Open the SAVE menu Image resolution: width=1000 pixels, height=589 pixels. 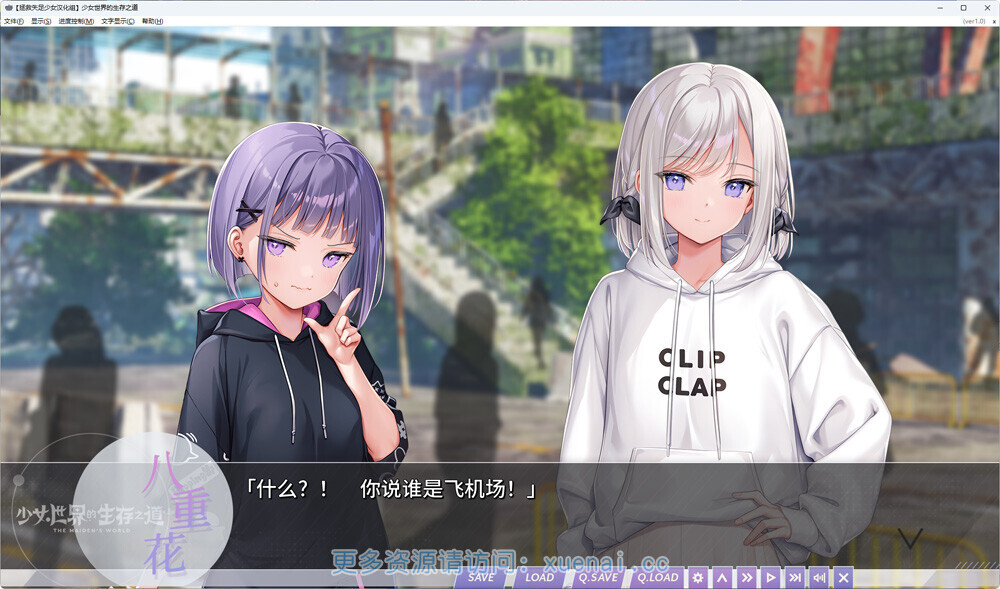click(x=481, y=577)
